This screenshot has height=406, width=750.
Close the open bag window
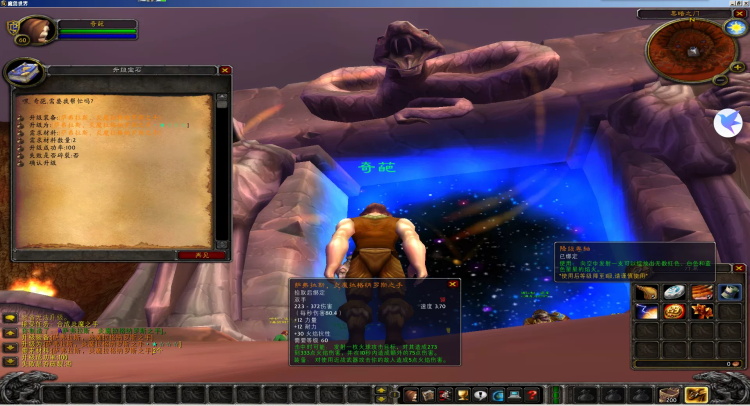click(x=739, y=269)
